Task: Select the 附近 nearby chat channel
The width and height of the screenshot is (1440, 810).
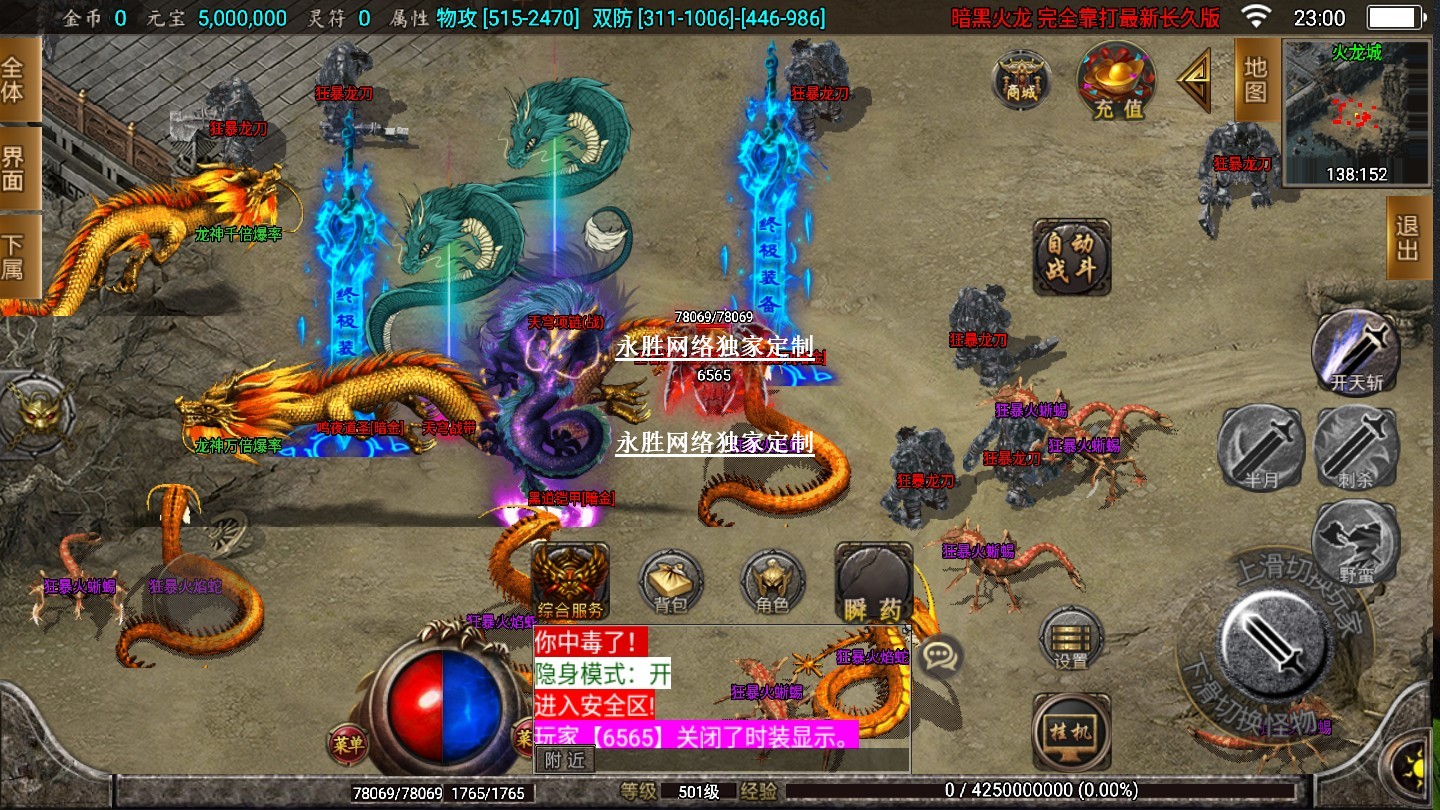Action: tap(565, 760)
